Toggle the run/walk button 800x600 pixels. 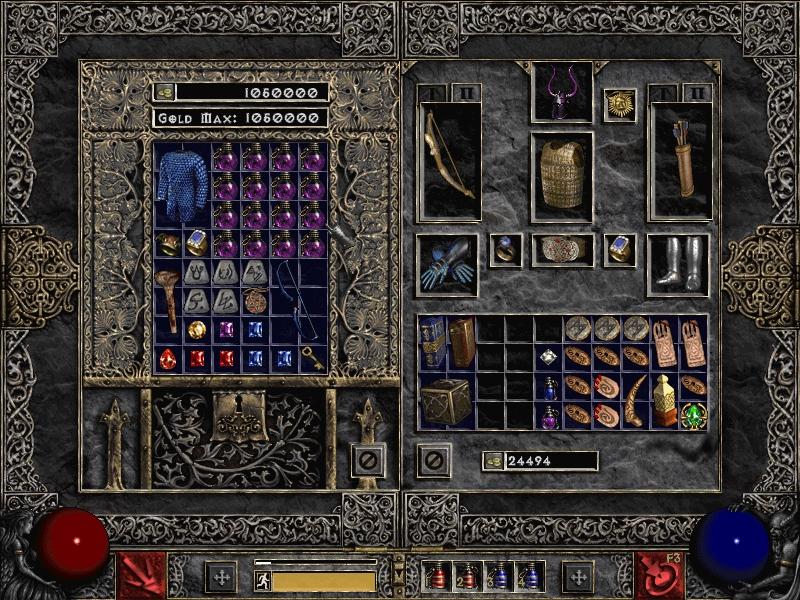click(263, 580)
